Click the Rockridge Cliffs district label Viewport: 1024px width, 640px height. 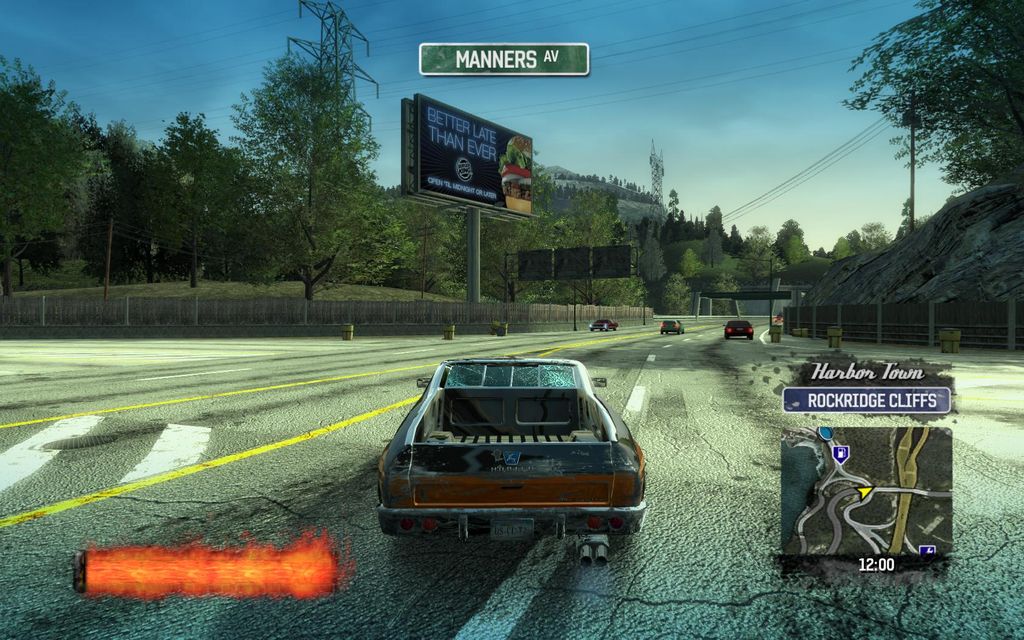pos(866,401)
